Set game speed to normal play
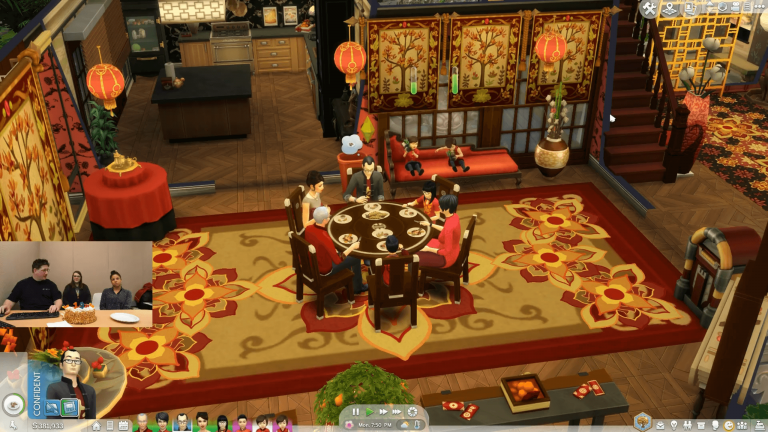768x432 pixels. point(369,411)
